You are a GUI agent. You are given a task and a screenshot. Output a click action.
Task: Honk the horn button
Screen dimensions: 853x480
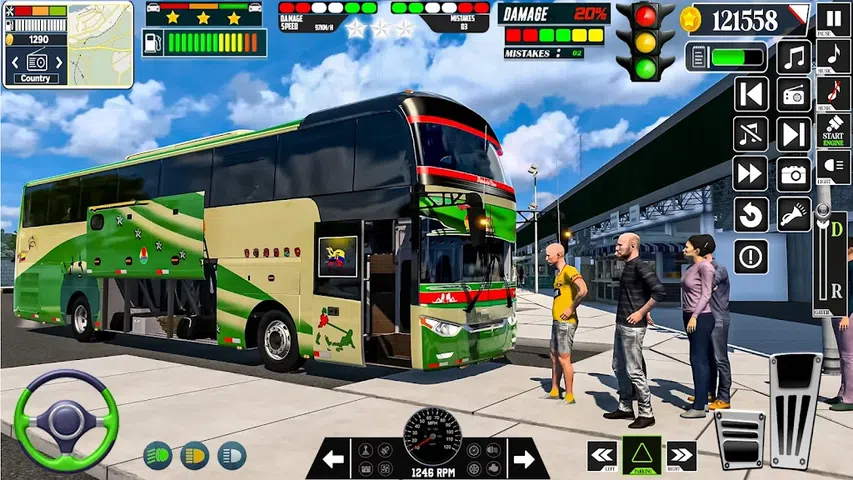[794, 213]
